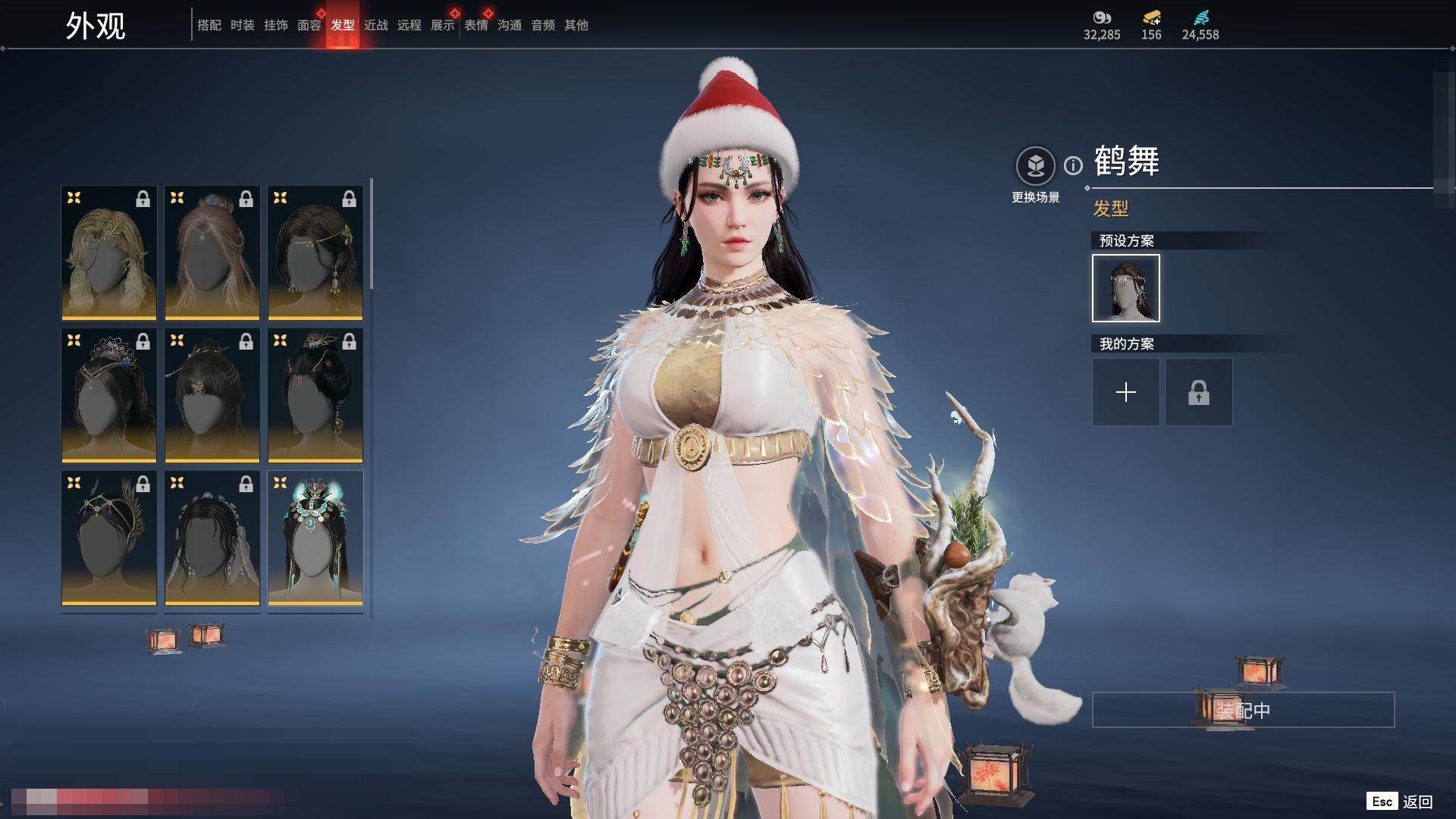Open the 其他 other tab
The height and width of the screenshot is (819, 1456).
coord(576,26)
